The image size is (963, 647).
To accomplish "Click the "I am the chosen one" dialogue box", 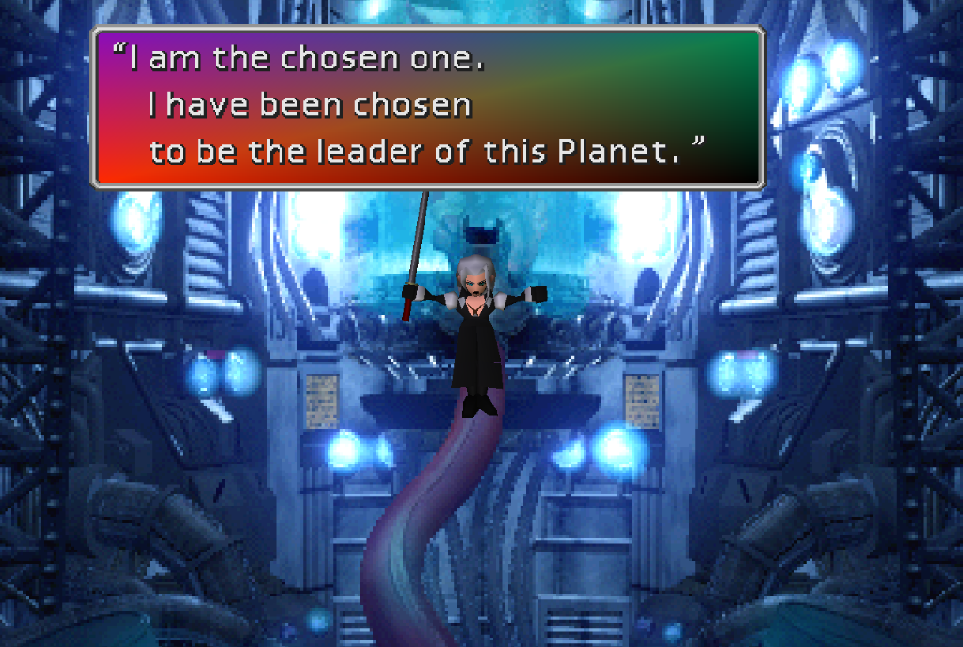I will 428,107.
